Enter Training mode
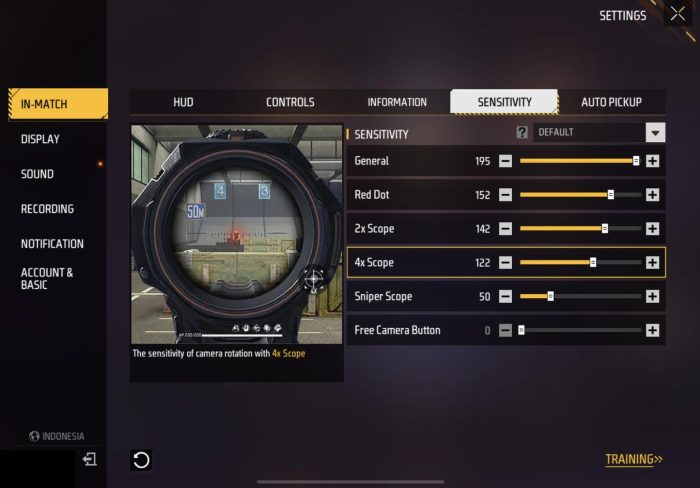This screenshot has width=700, height=488. [x=633, y=460]
